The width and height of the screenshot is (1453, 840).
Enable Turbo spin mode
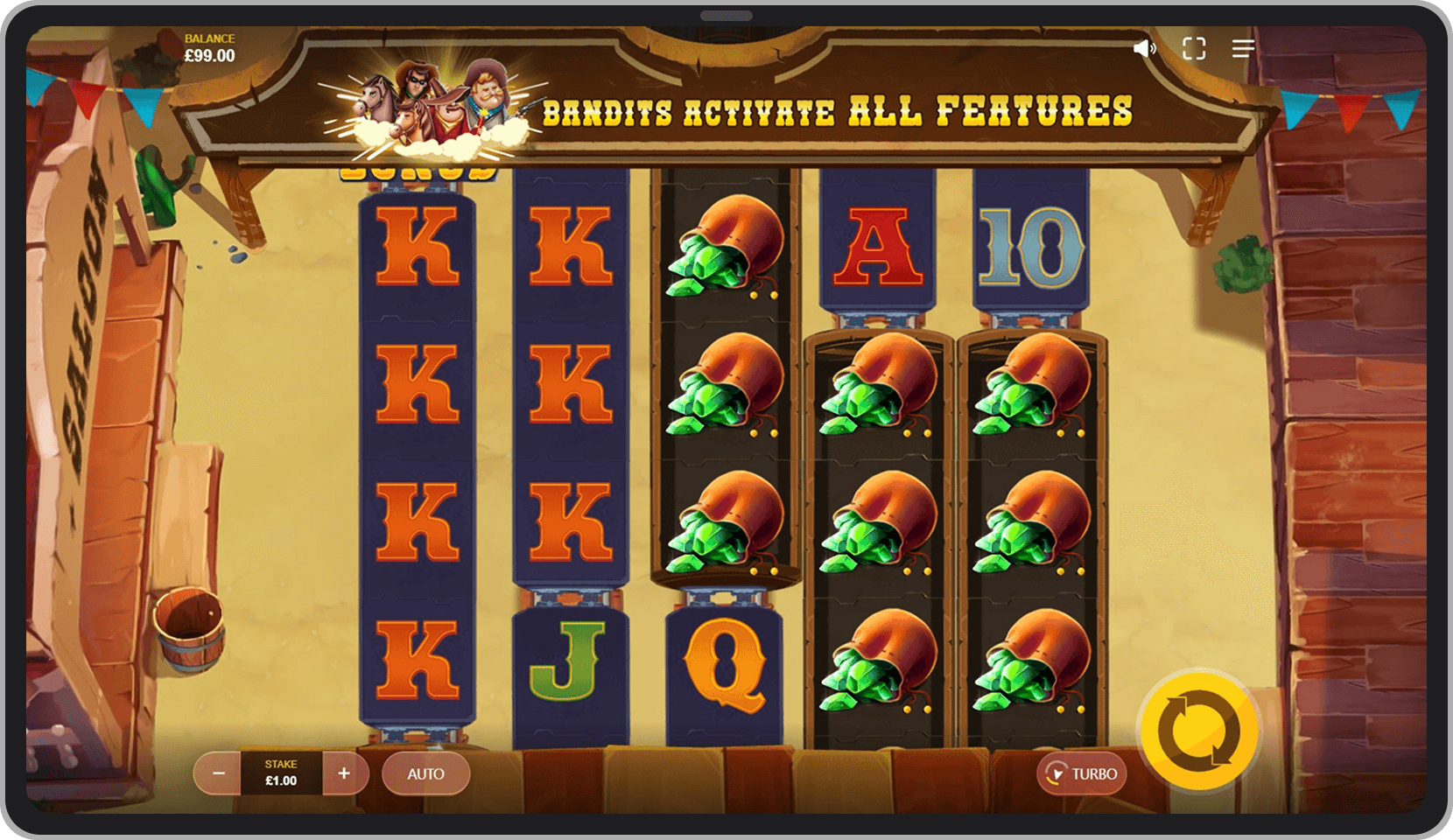(1082, 773)
